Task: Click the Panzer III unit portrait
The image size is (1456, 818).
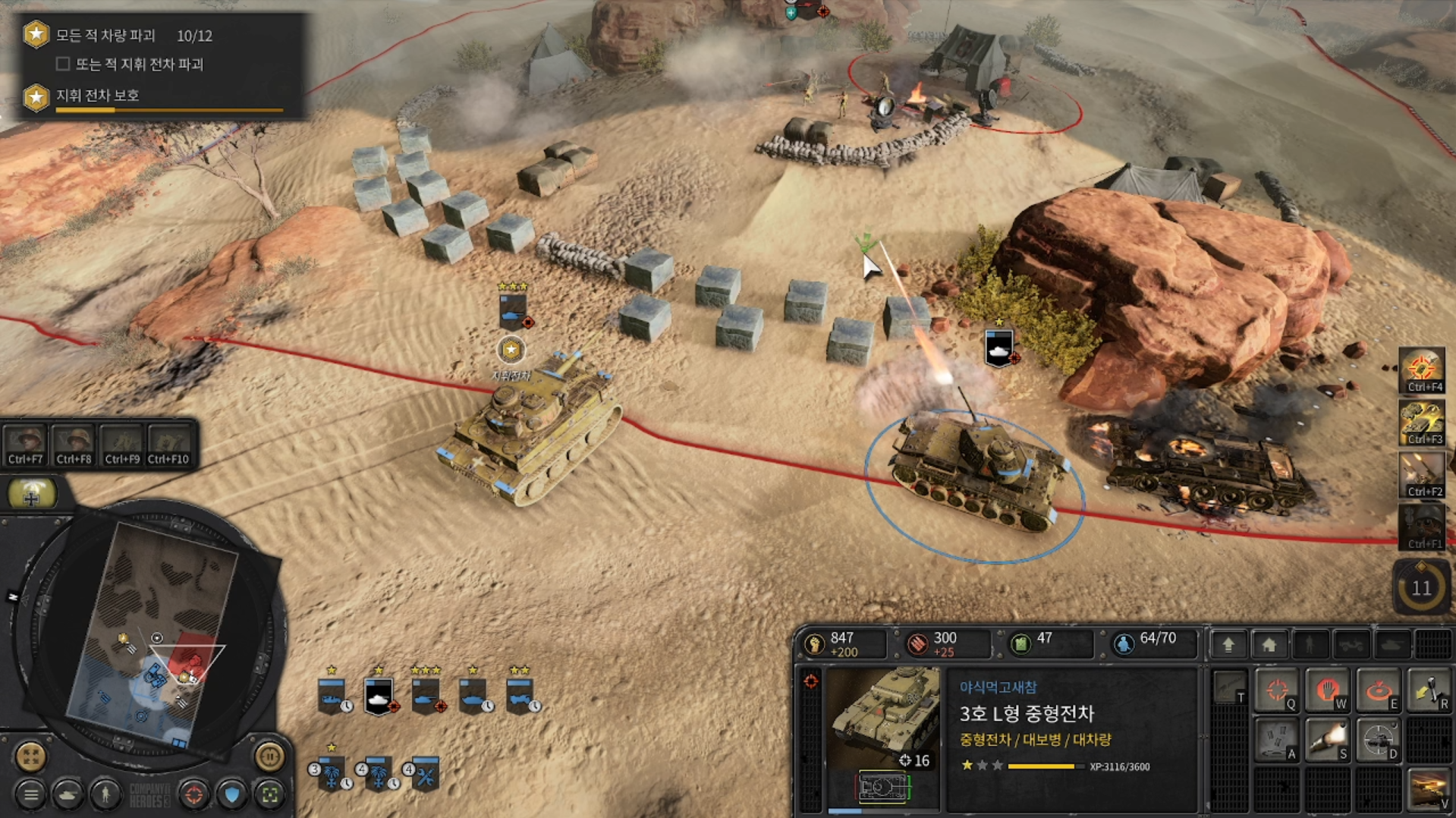Action: (x=883, y=717)
